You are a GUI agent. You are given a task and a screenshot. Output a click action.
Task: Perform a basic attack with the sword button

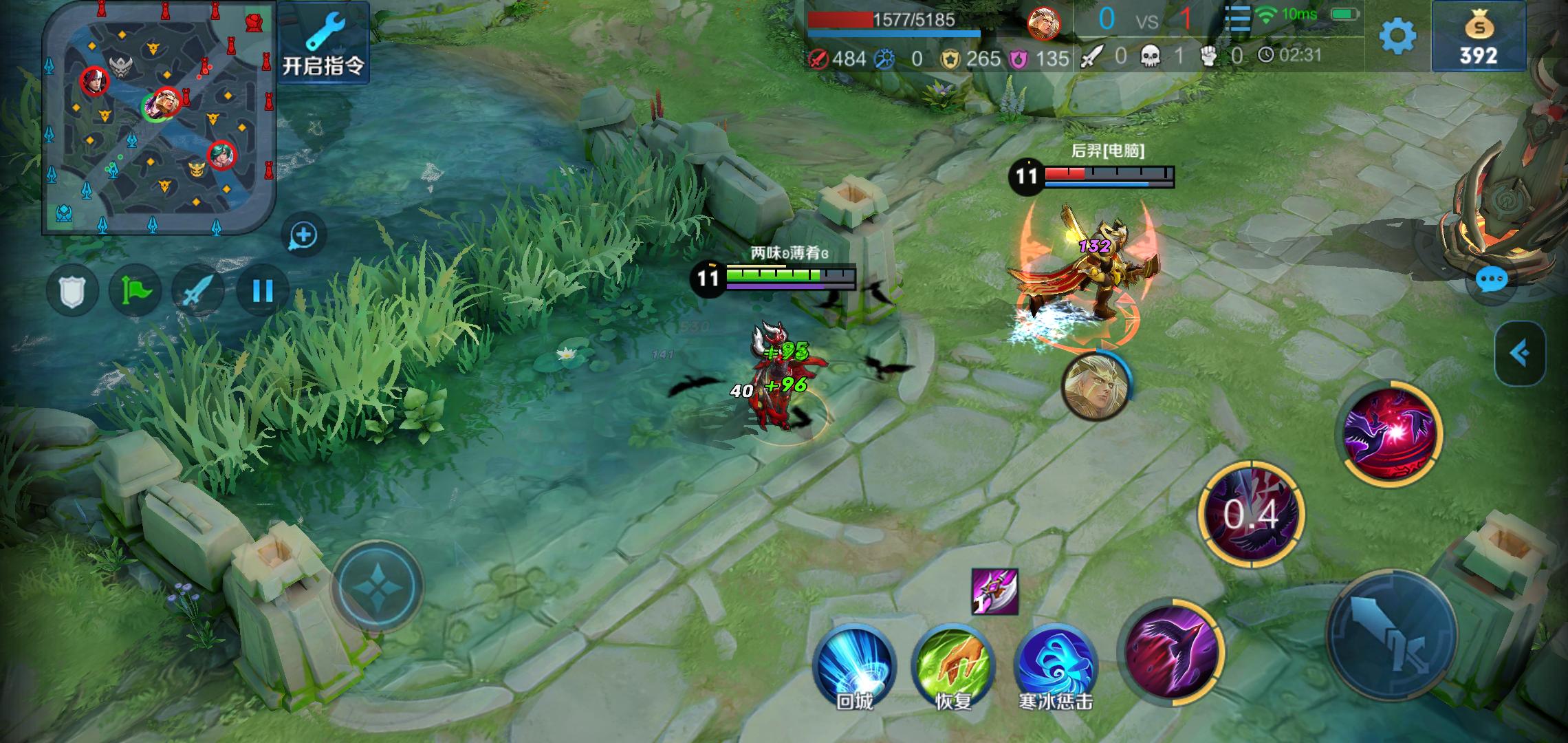(1392, 634)
